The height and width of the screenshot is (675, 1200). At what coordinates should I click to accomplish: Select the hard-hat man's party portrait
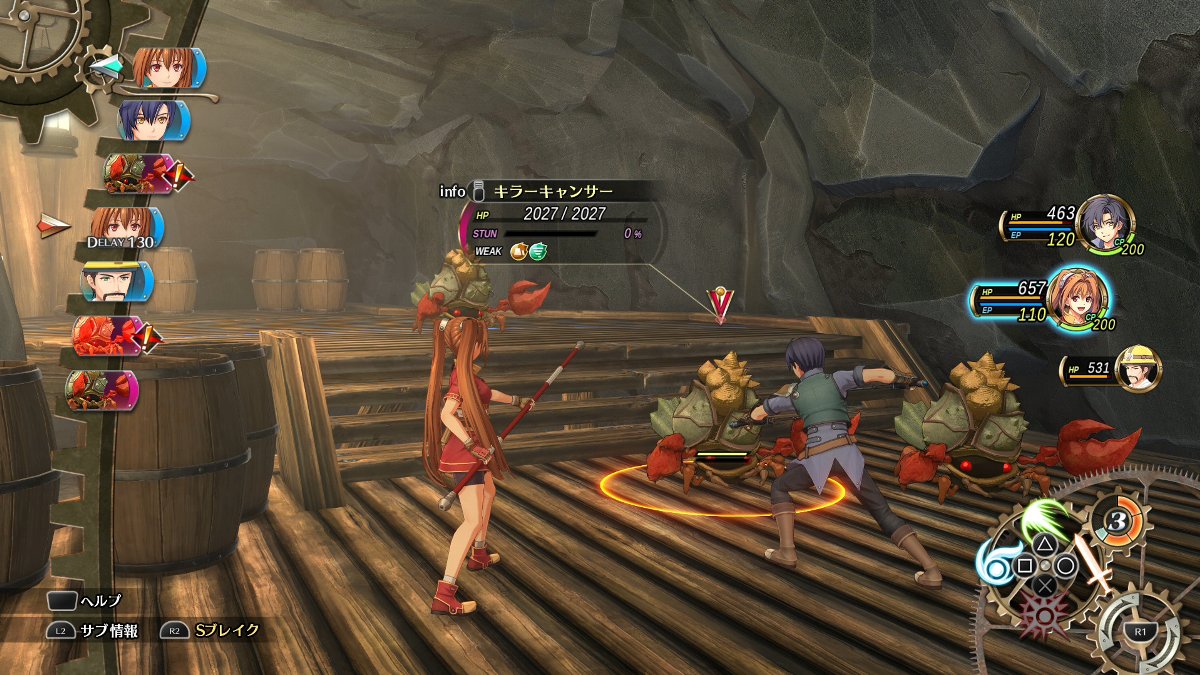tap(1138, 369)
